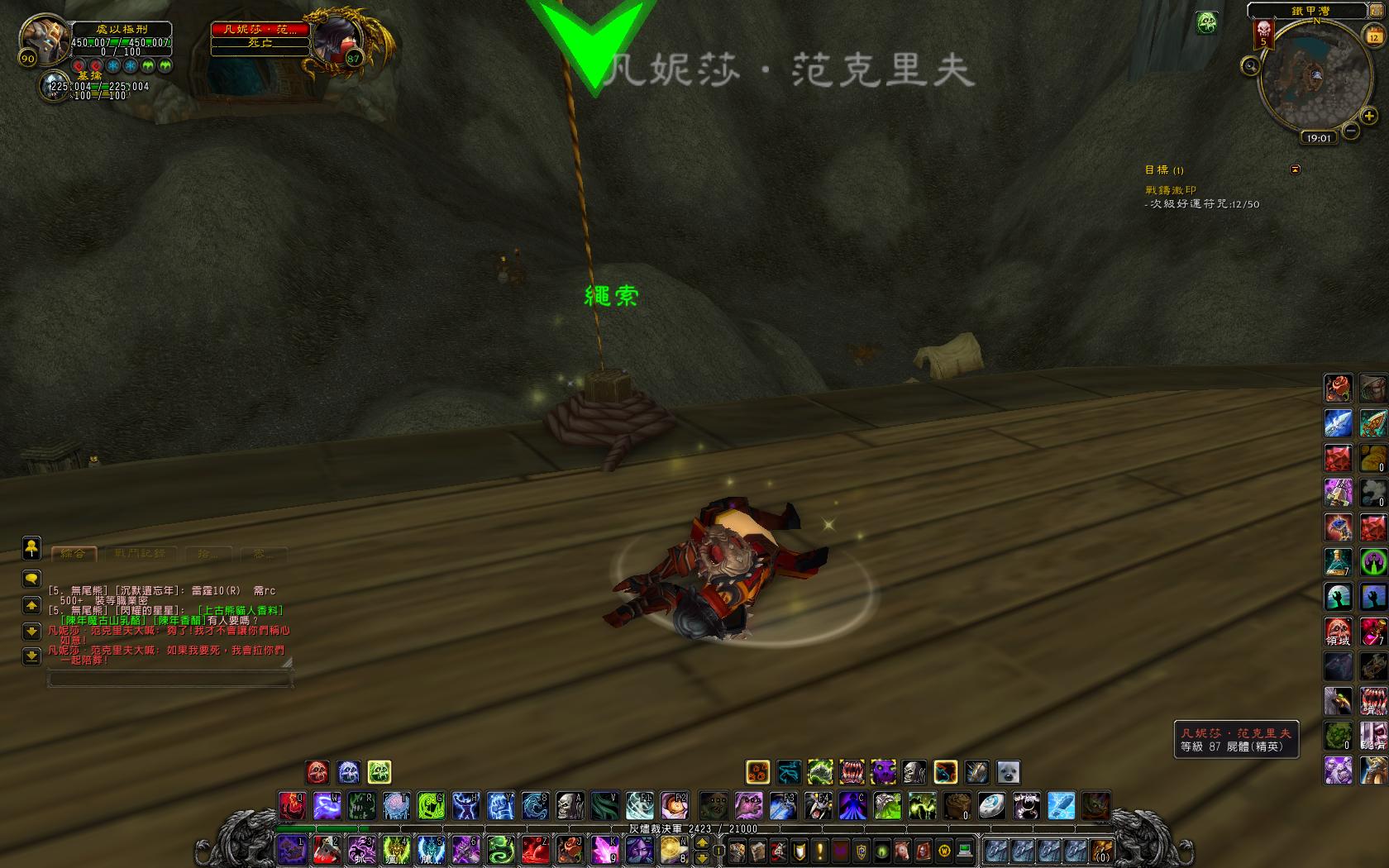Open the green computer main menu button
This screenshot has width=1389, height=868.
(x=964, y=850)
